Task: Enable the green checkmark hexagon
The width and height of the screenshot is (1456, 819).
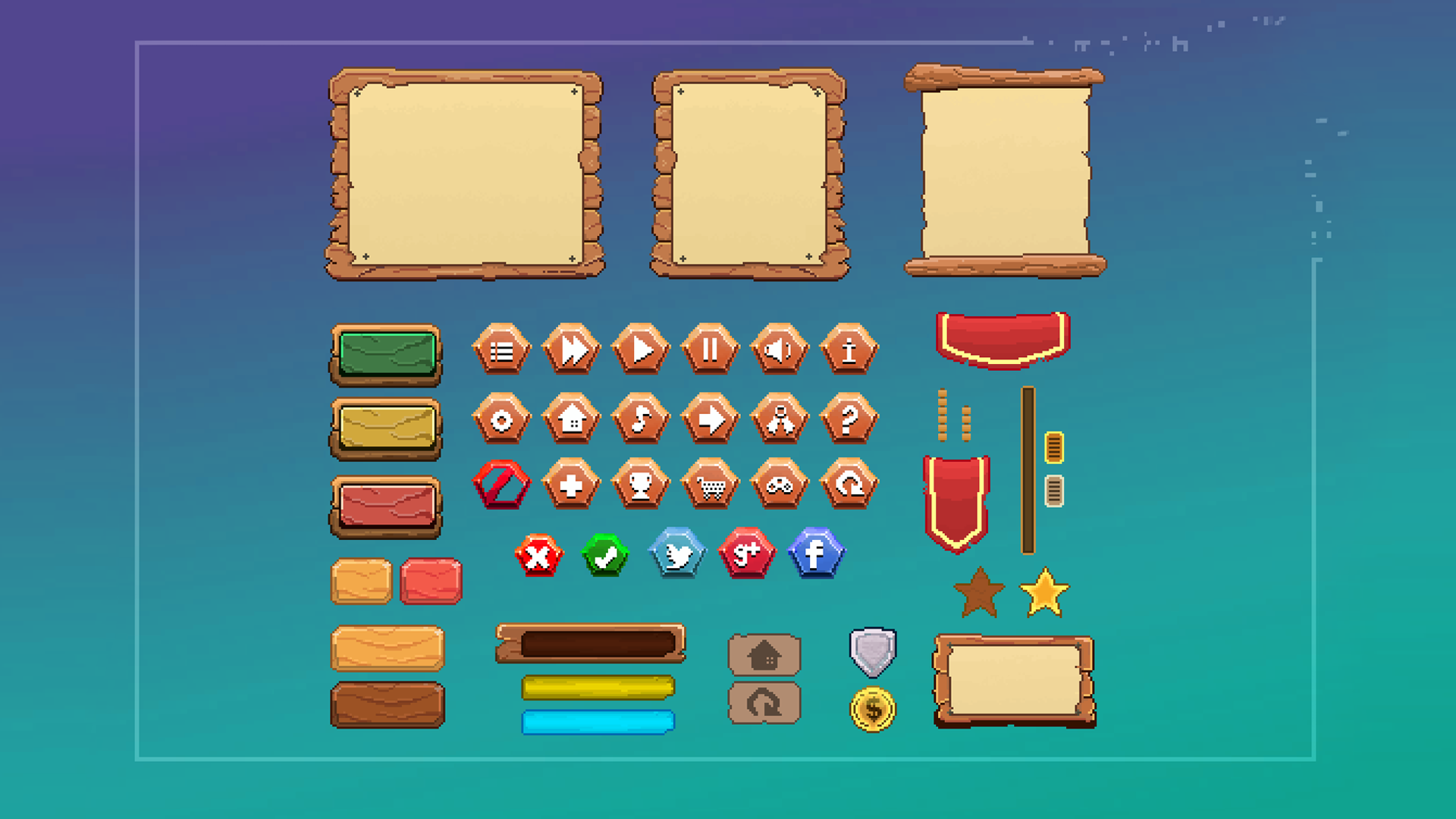Action: pos(605,555)
